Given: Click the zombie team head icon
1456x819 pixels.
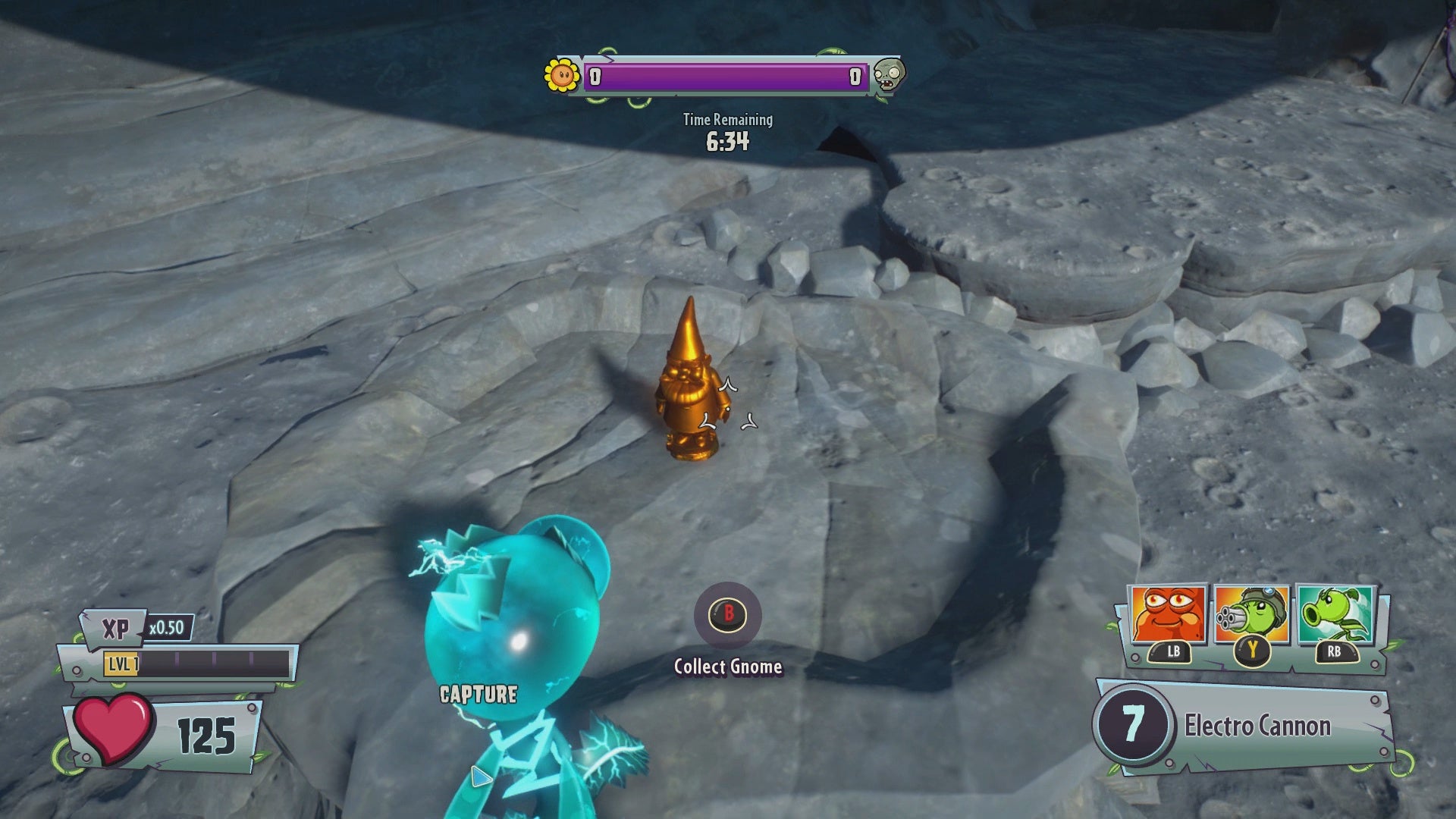Looking at the screenshot, I should [x=888, y=75].
